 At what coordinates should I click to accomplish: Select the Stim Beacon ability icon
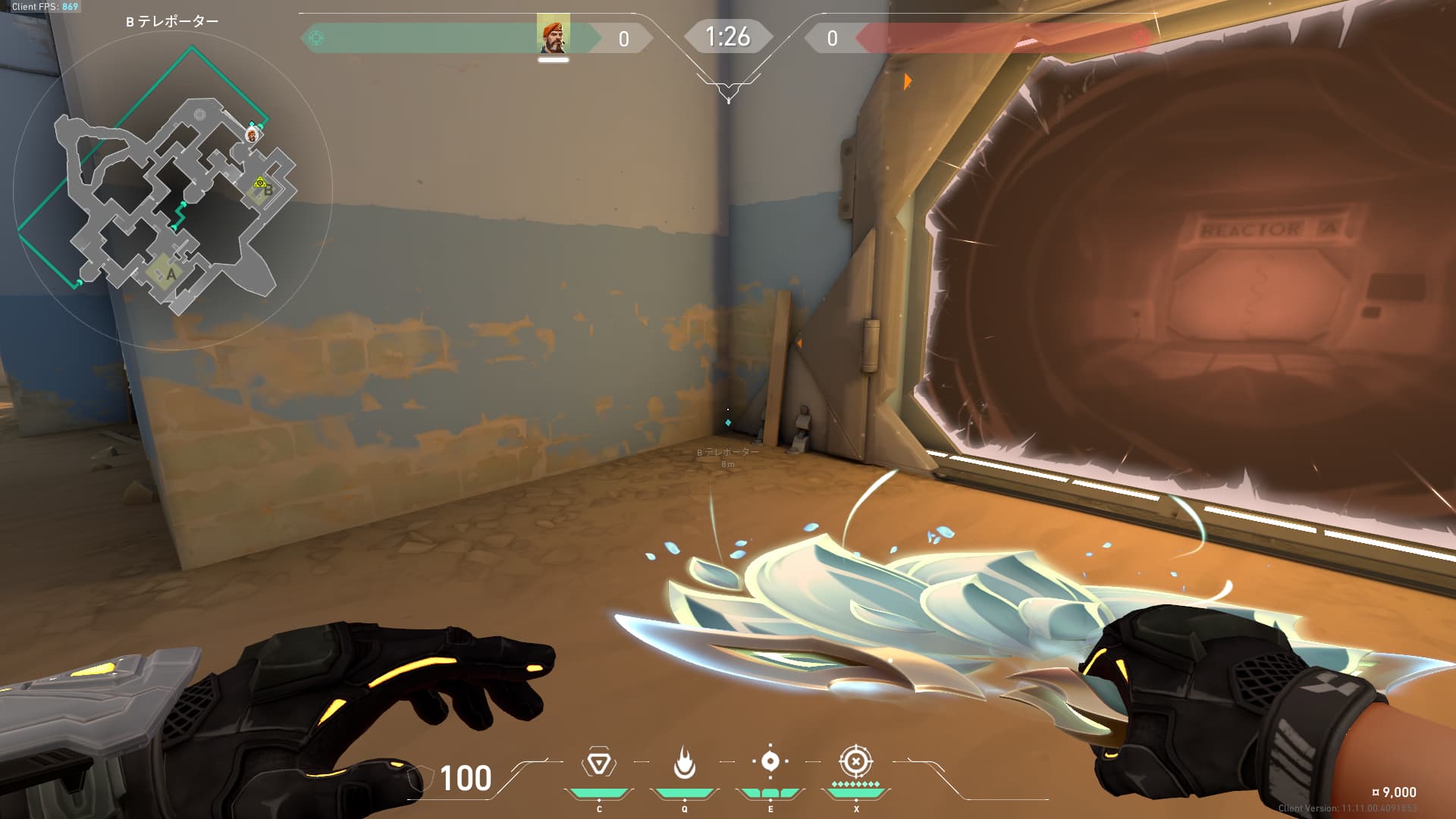598,763
